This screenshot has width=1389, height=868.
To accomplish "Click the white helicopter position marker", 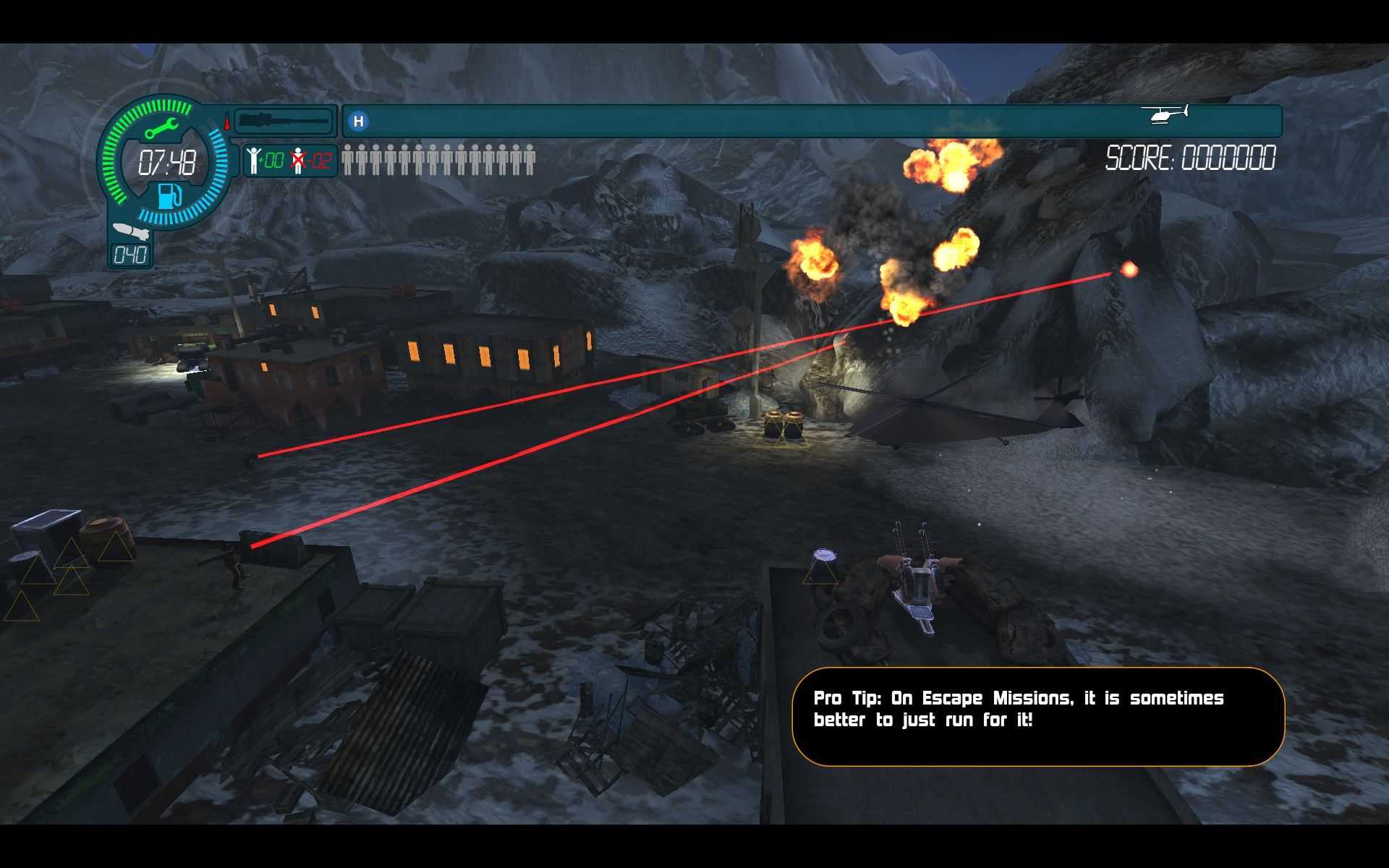I will (x=1165, y=114).
